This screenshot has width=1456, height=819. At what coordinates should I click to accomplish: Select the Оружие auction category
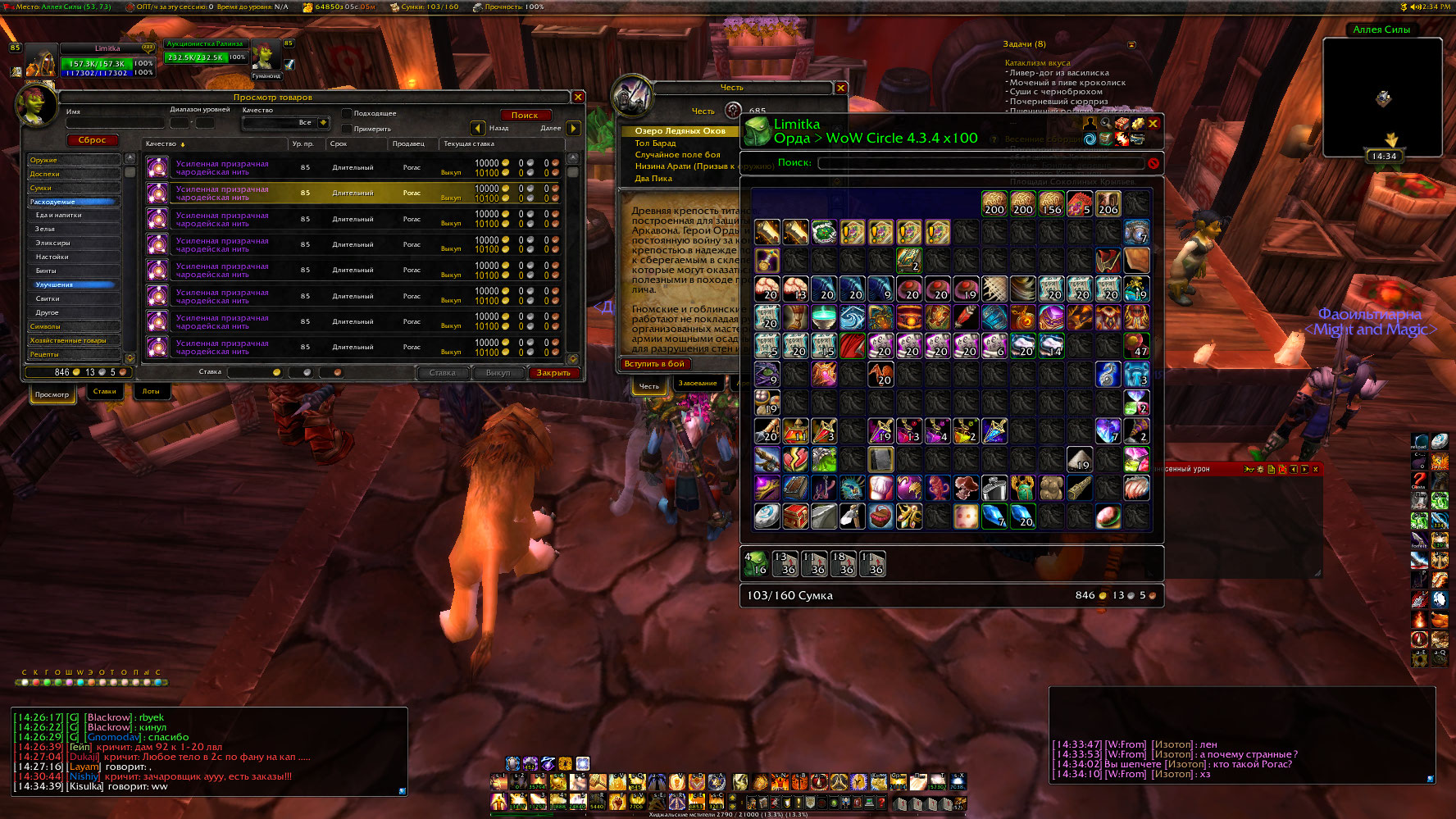click(x=73, y=160)
